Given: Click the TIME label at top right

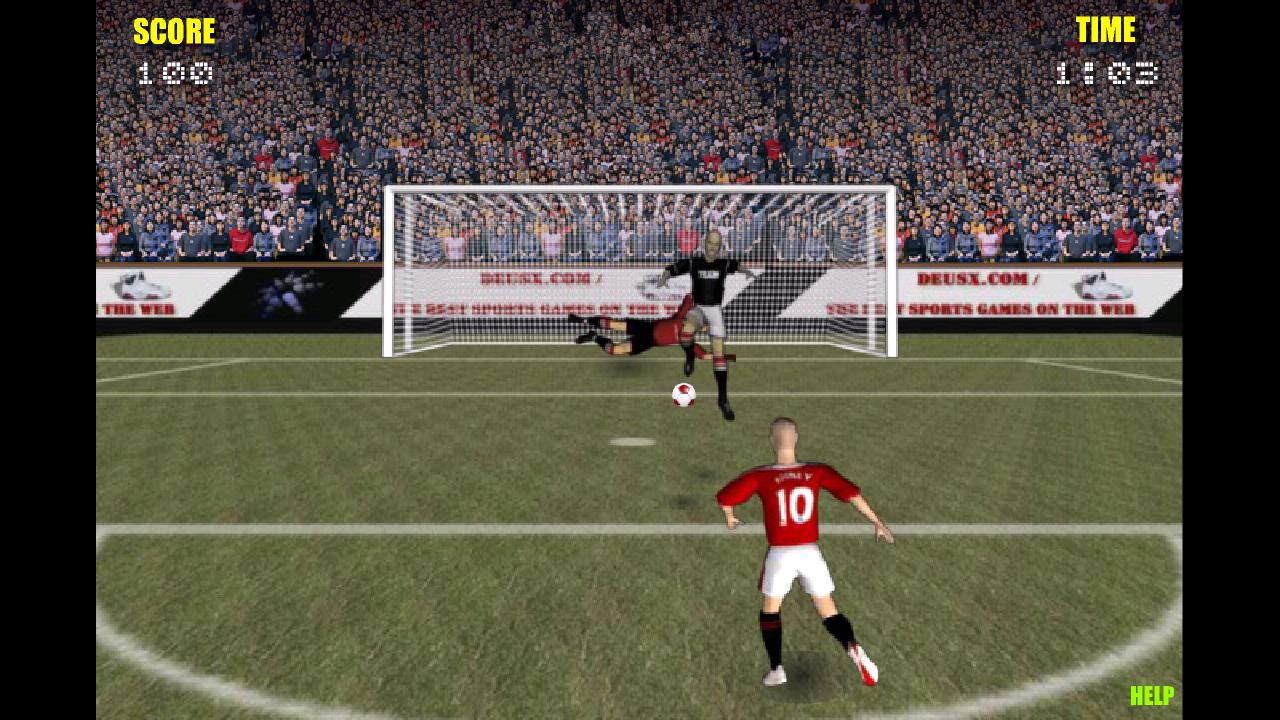Looking at the screenshot, I should (1106, 30).
